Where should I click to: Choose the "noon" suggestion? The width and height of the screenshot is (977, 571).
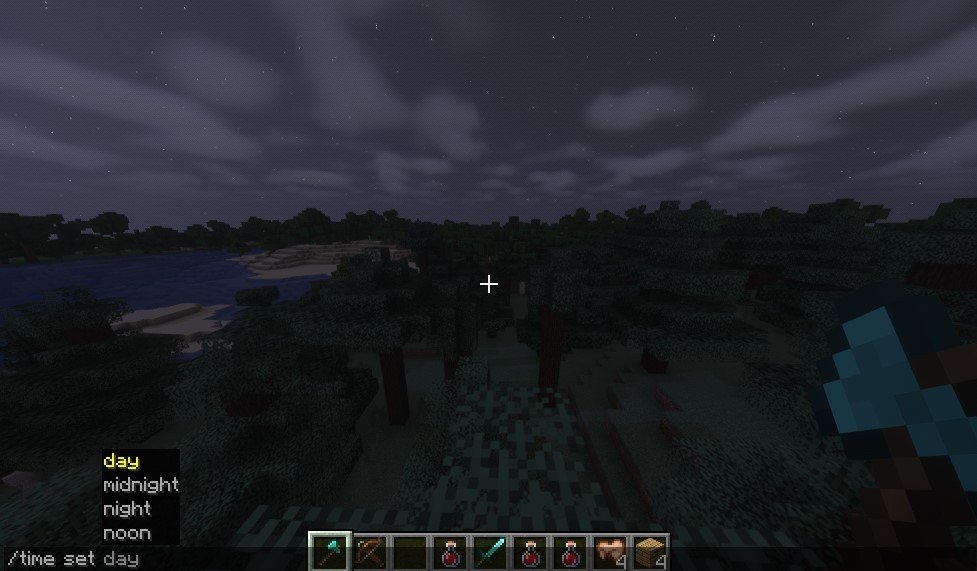coord(126,533)
